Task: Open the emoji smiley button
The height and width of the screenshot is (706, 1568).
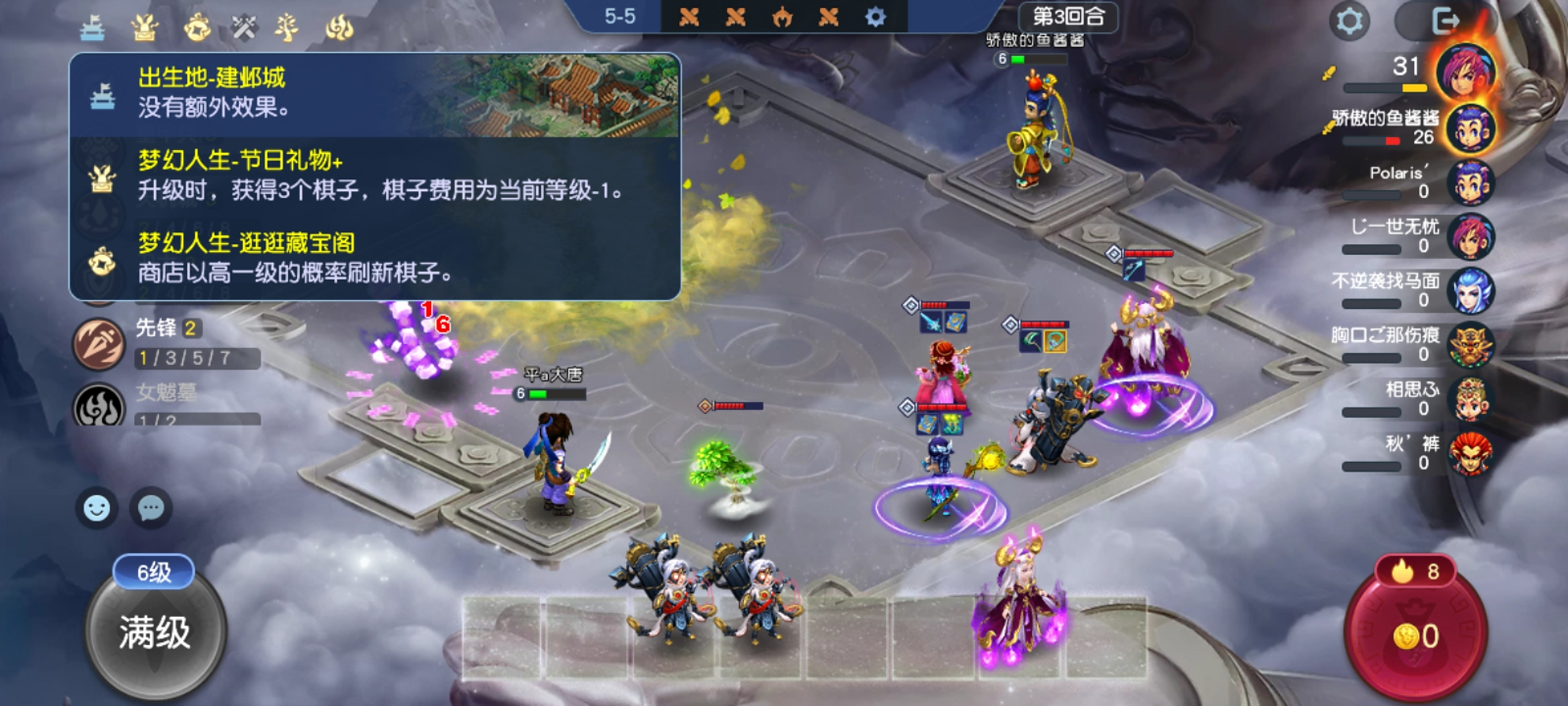Action: point(97,507)
